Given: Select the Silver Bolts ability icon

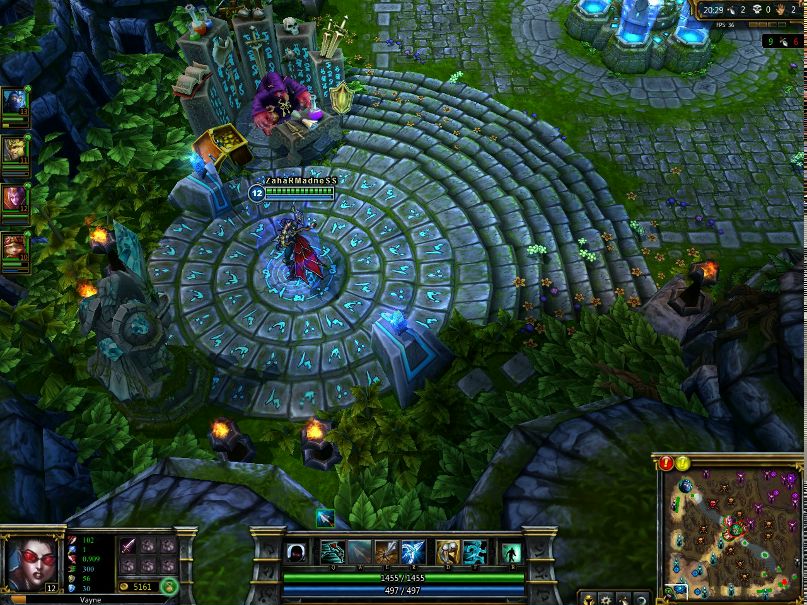Looking at the screenshot, I should [360, 552].
